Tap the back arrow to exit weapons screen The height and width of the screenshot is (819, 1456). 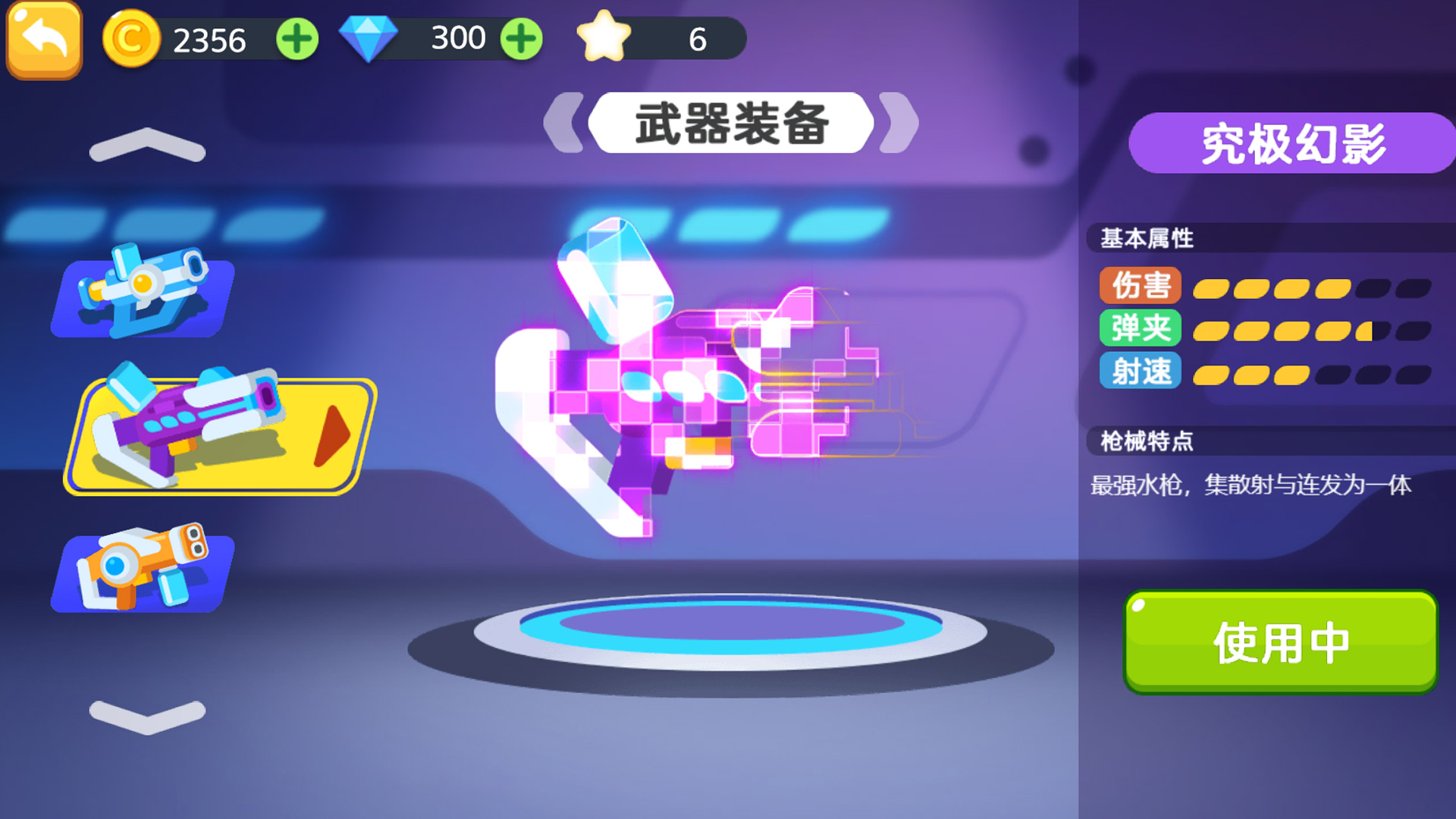pos(43,36)
